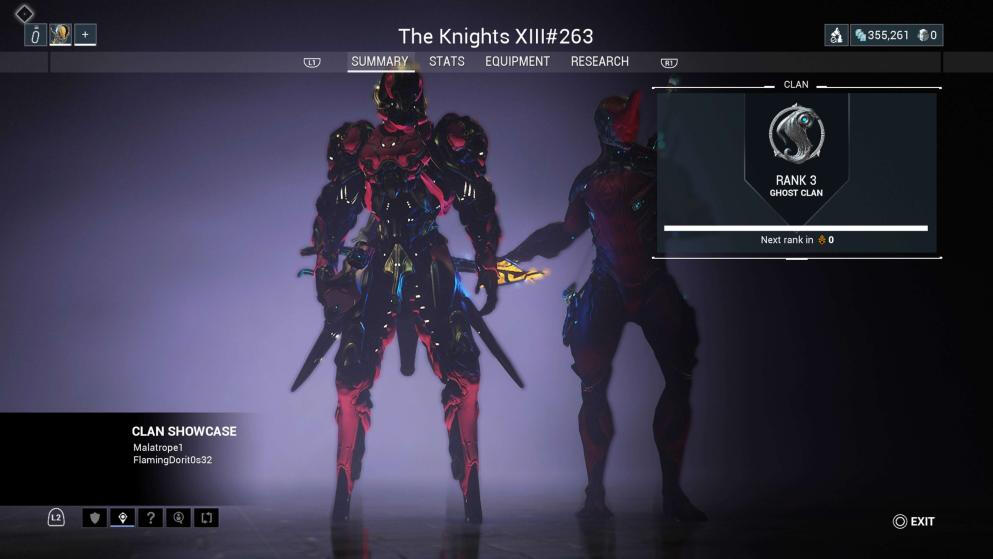This screenshot has height=559, width=993.
Task: Open the Equipment tab
Action: point(517,62)
